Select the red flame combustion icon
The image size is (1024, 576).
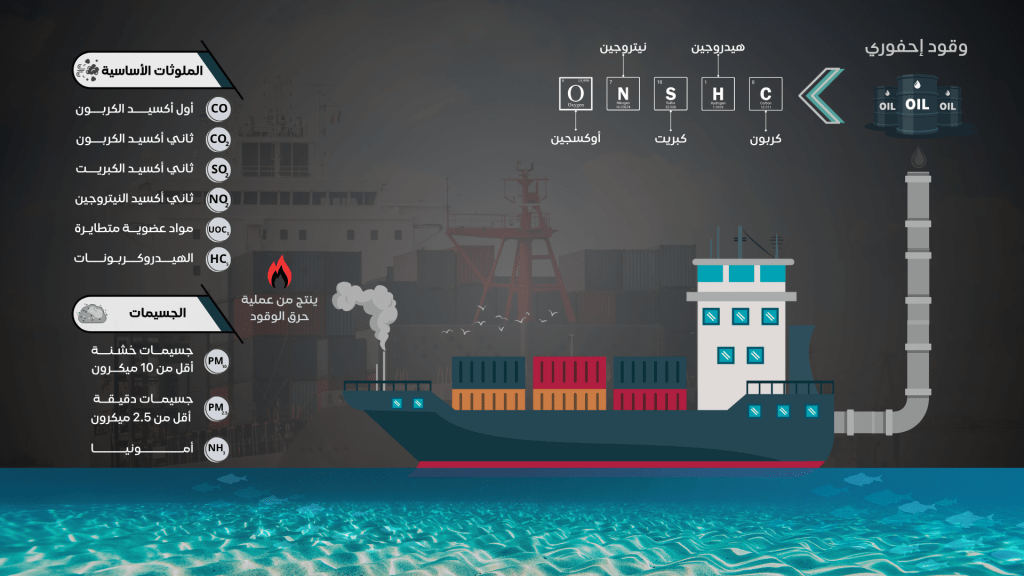point(281,272)
